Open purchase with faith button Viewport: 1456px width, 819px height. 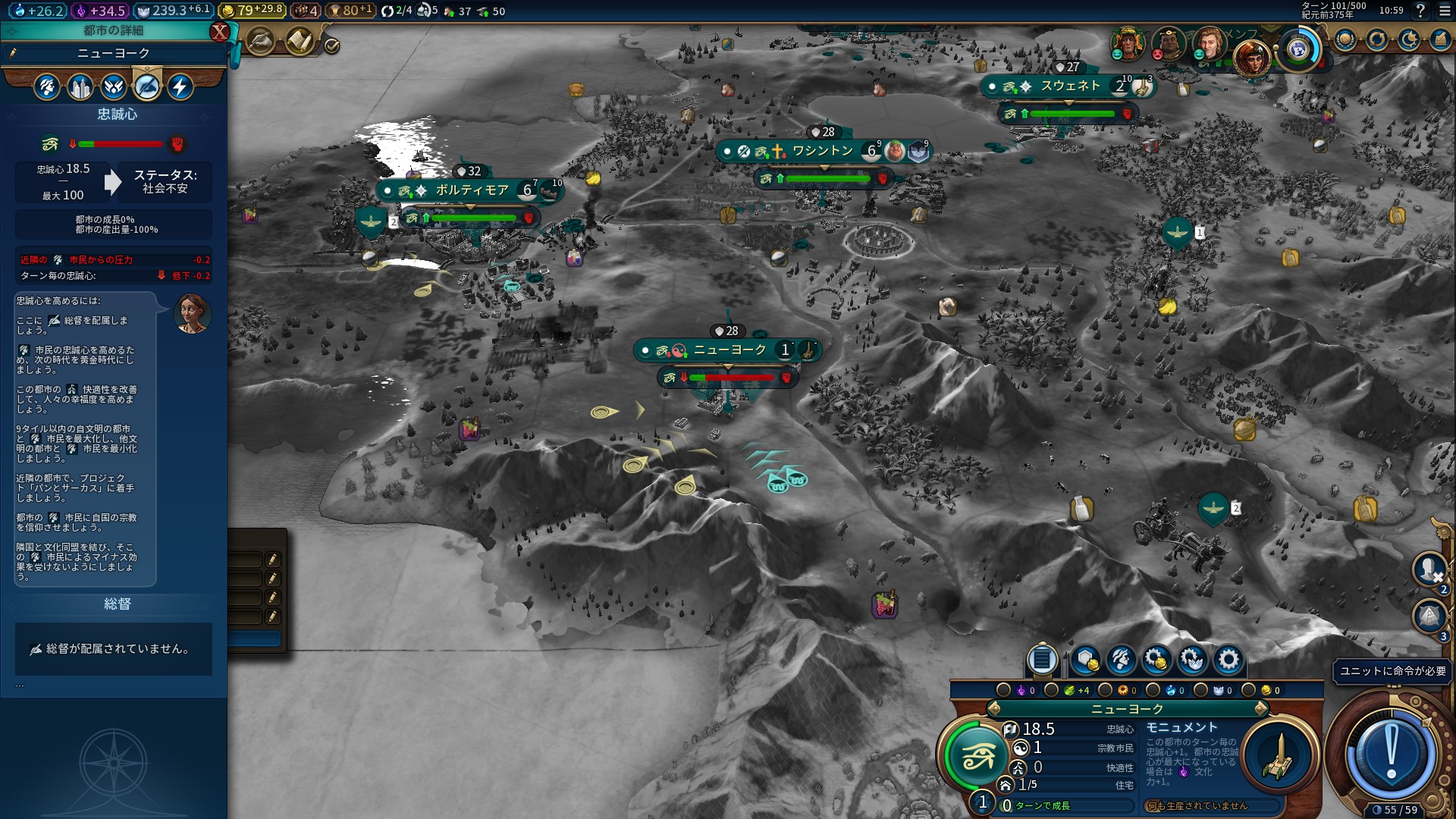click(1192, 661)
